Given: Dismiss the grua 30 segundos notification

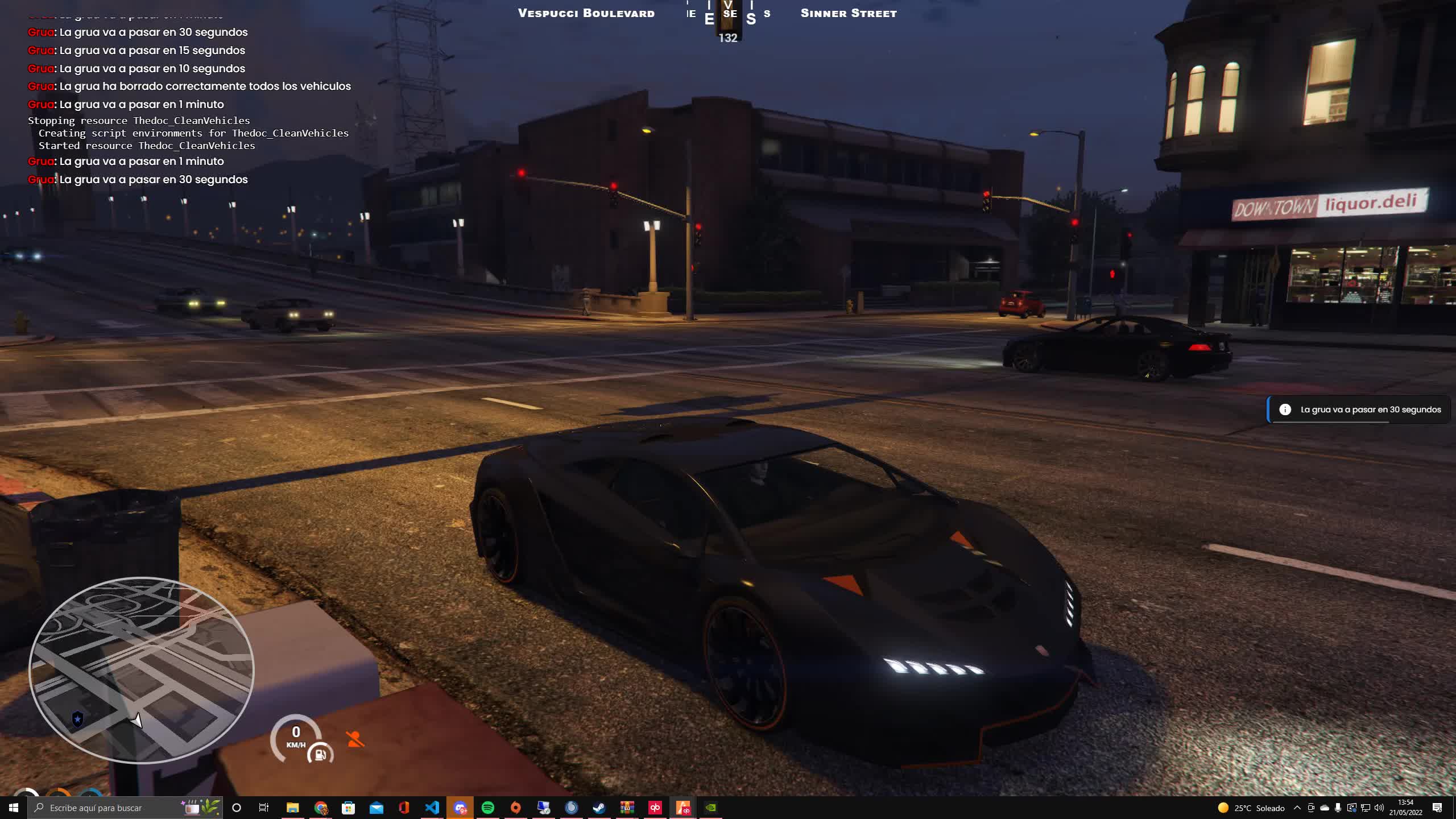Looking at the screenshot, I should (1358, 409).
